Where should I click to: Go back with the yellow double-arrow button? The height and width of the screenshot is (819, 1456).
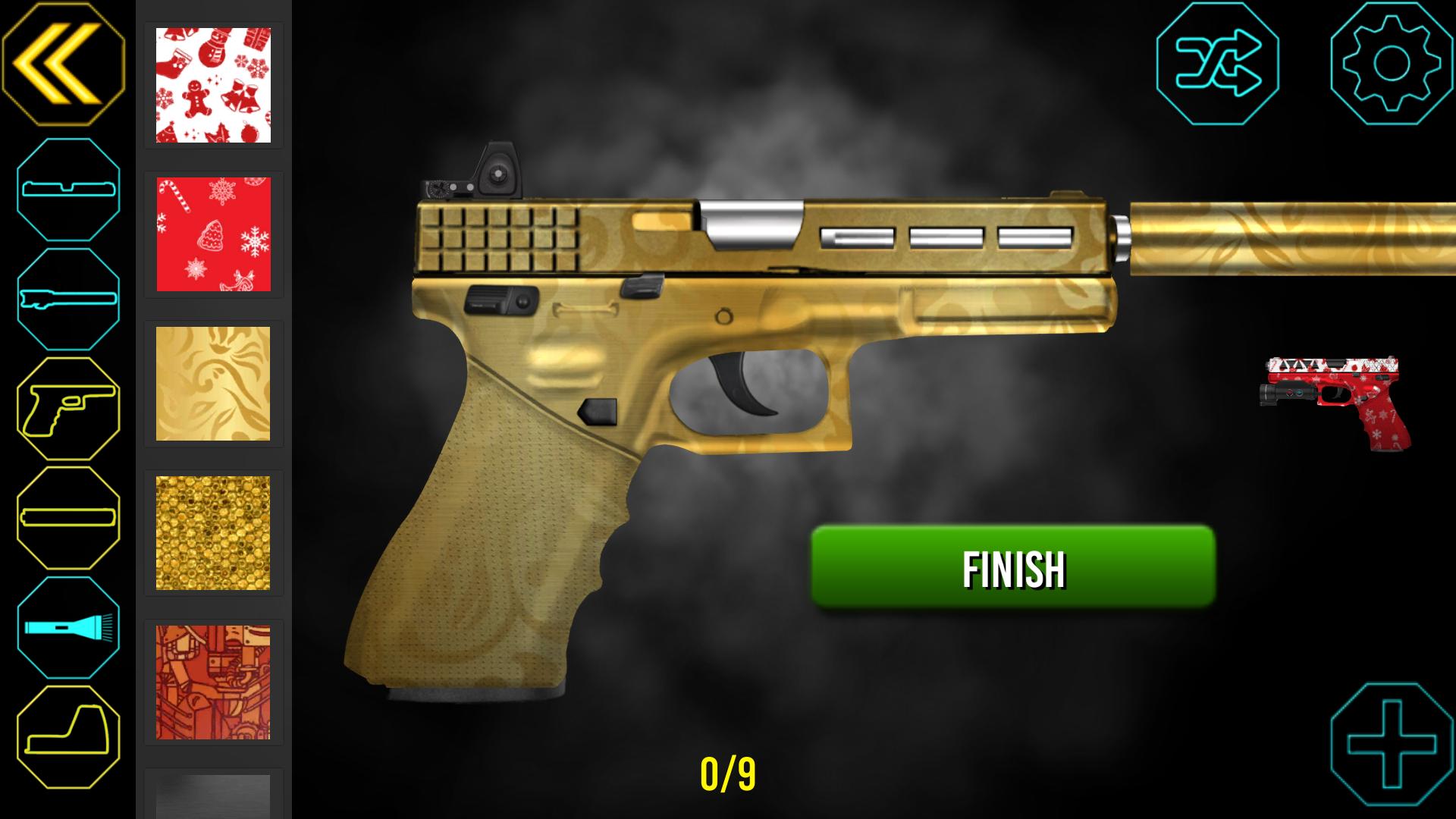pos(63,63)
